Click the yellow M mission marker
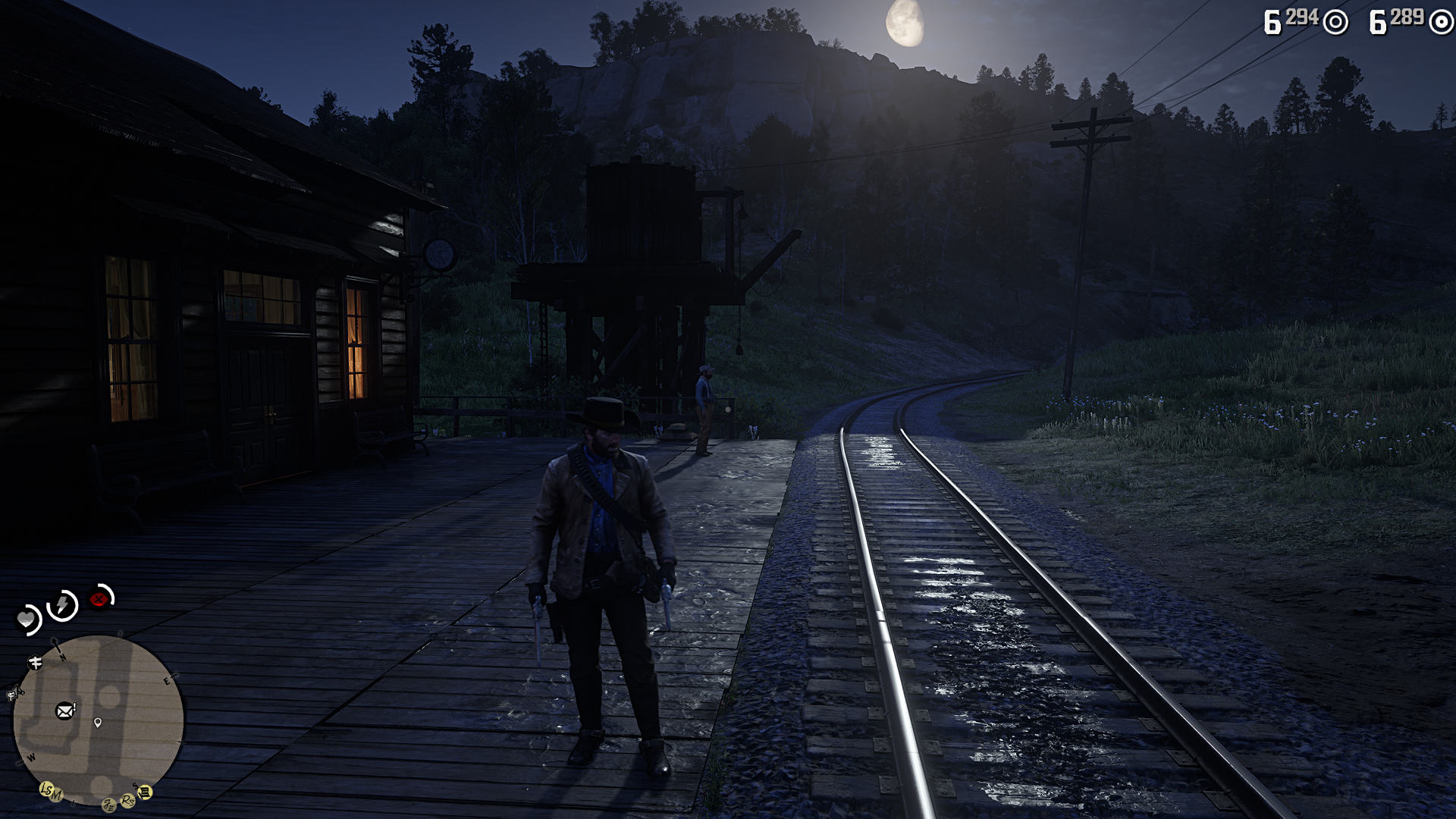This screenshot has height=819, width=1456. (57, 795)
